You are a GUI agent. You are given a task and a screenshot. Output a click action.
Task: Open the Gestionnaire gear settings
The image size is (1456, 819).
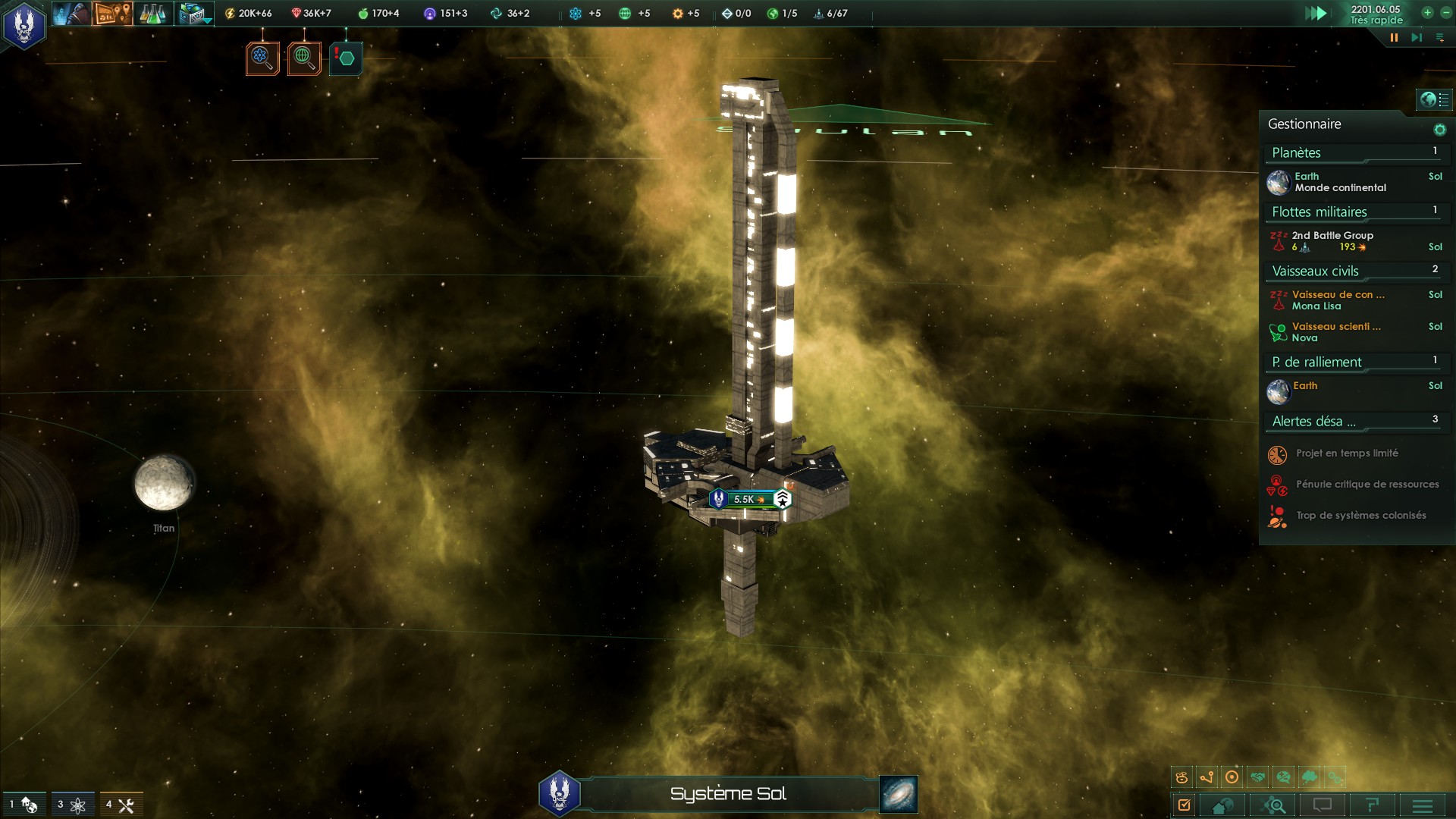1439,130
